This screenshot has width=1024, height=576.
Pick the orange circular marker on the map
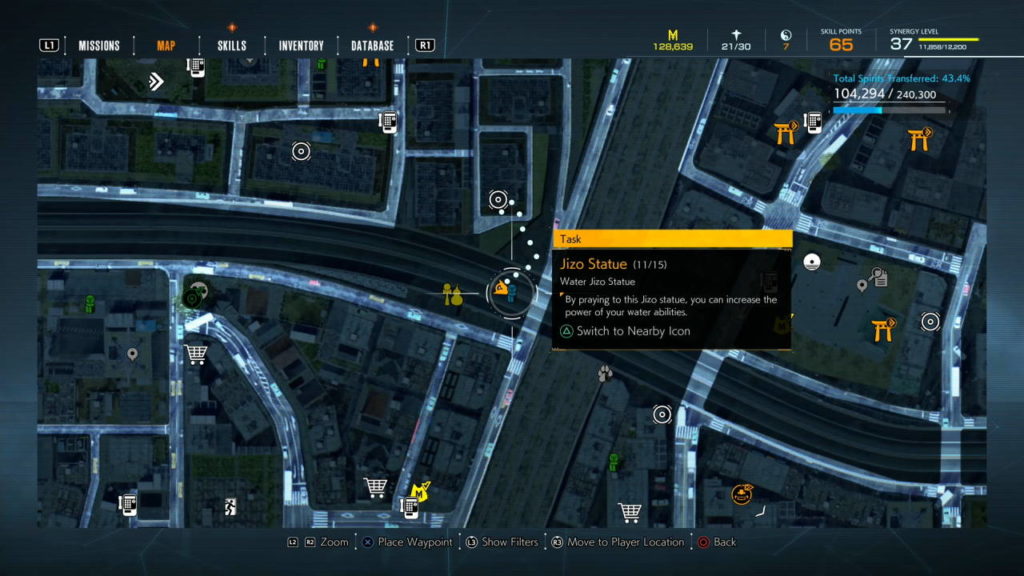click(x=741, y=492)
